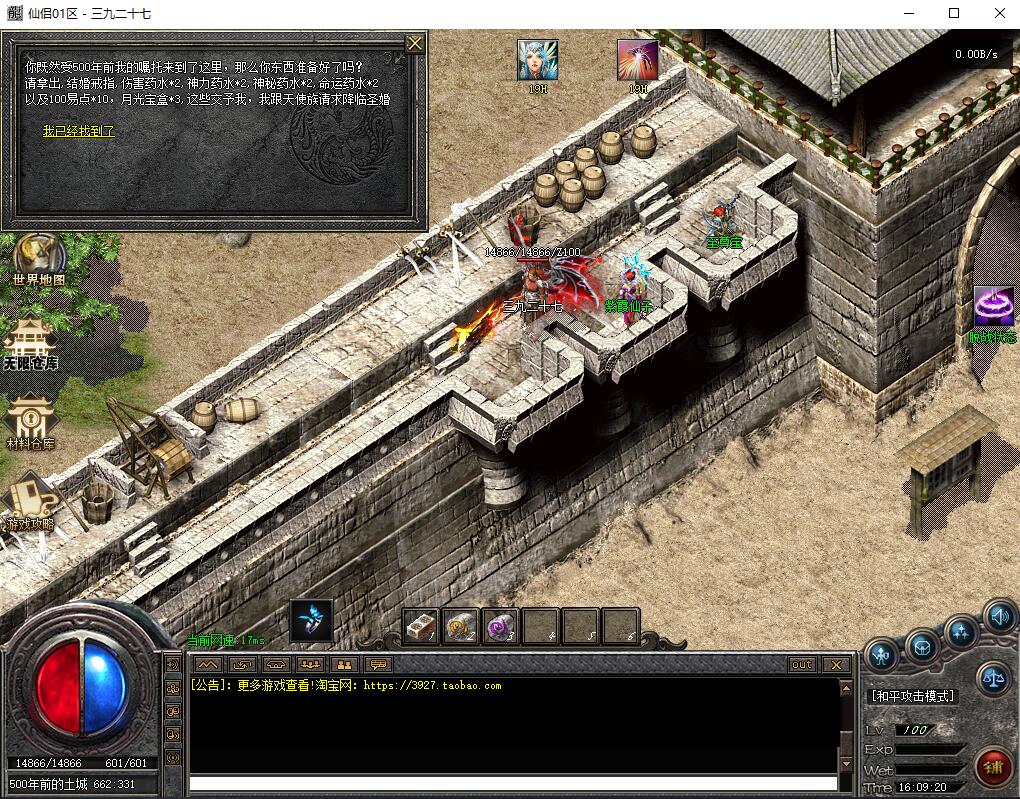
Task: Click the red 铺 shop button
Action: pyautogui.click(x=993, y=766)
